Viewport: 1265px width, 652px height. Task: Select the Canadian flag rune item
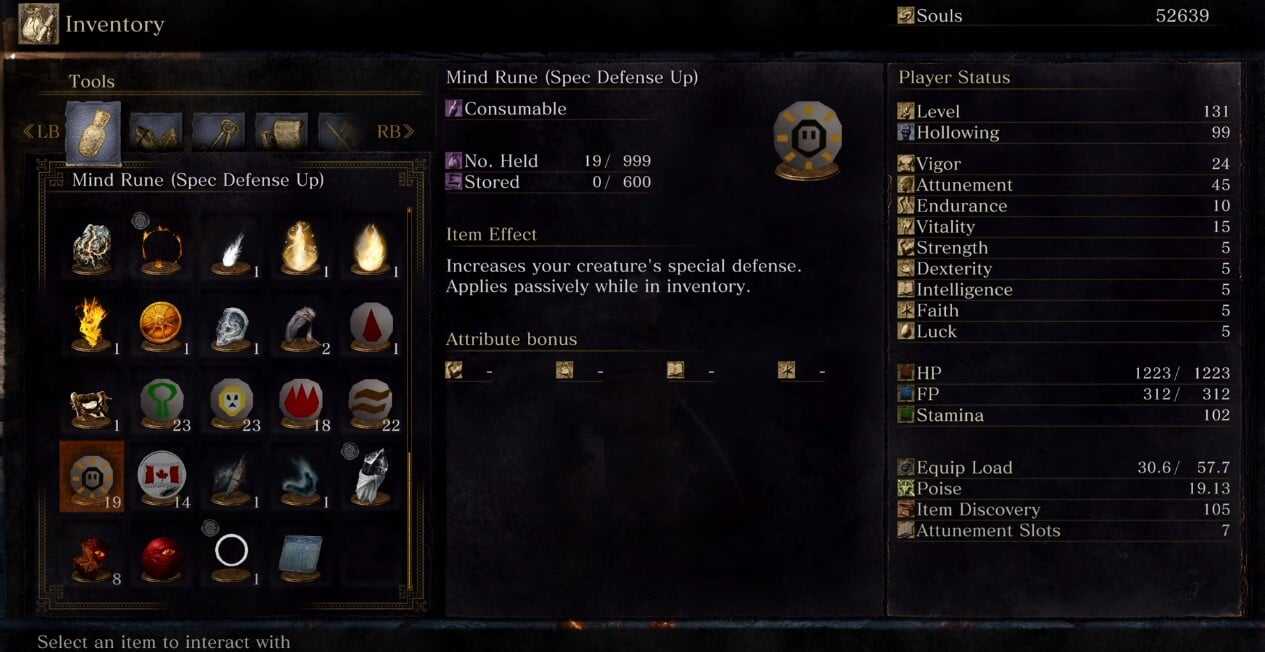click(x=161, y=476)
